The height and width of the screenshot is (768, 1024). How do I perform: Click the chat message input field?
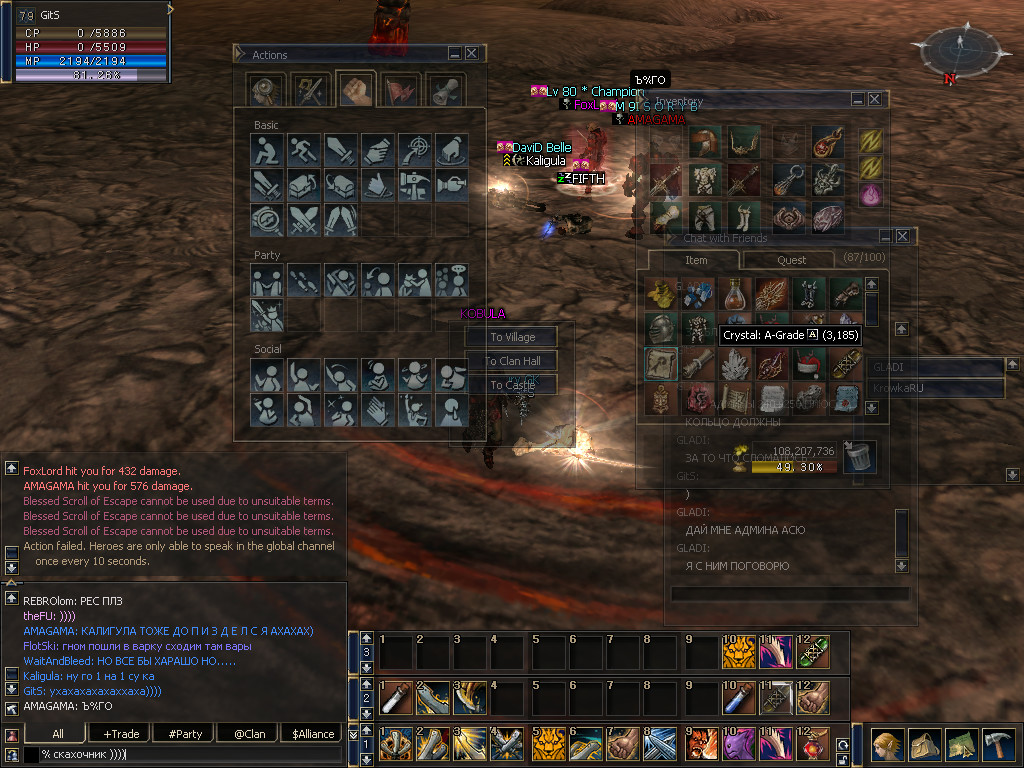pyautogui.click(x=190, y=754)
